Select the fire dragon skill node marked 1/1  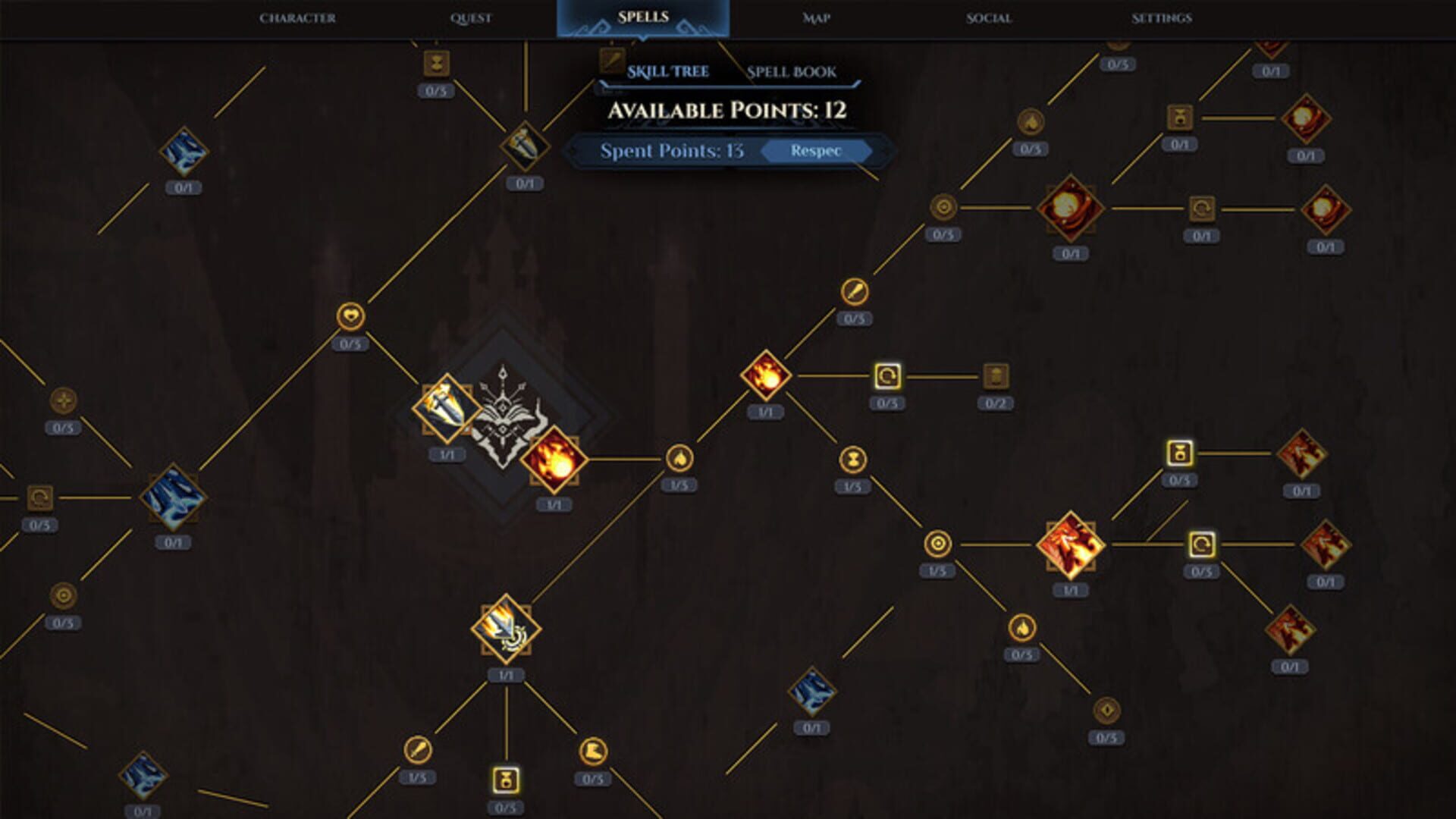pyautogui.click(x=1069, y=546)
